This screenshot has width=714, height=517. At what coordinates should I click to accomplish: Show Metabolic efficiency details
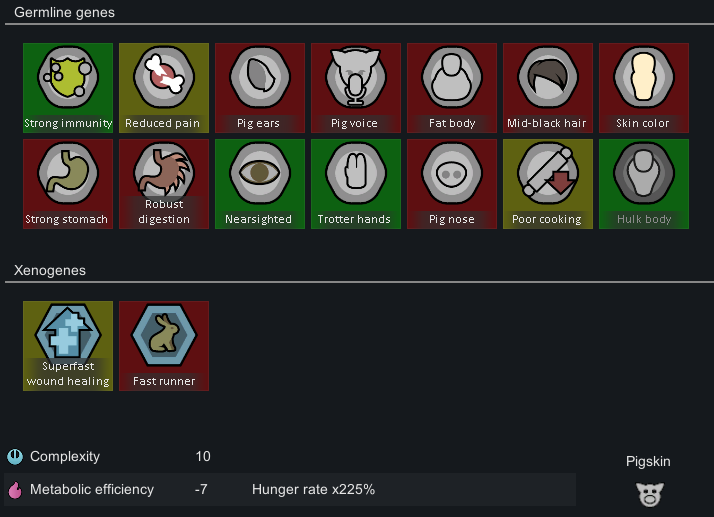pyautogui.click(x=92, y=490)
